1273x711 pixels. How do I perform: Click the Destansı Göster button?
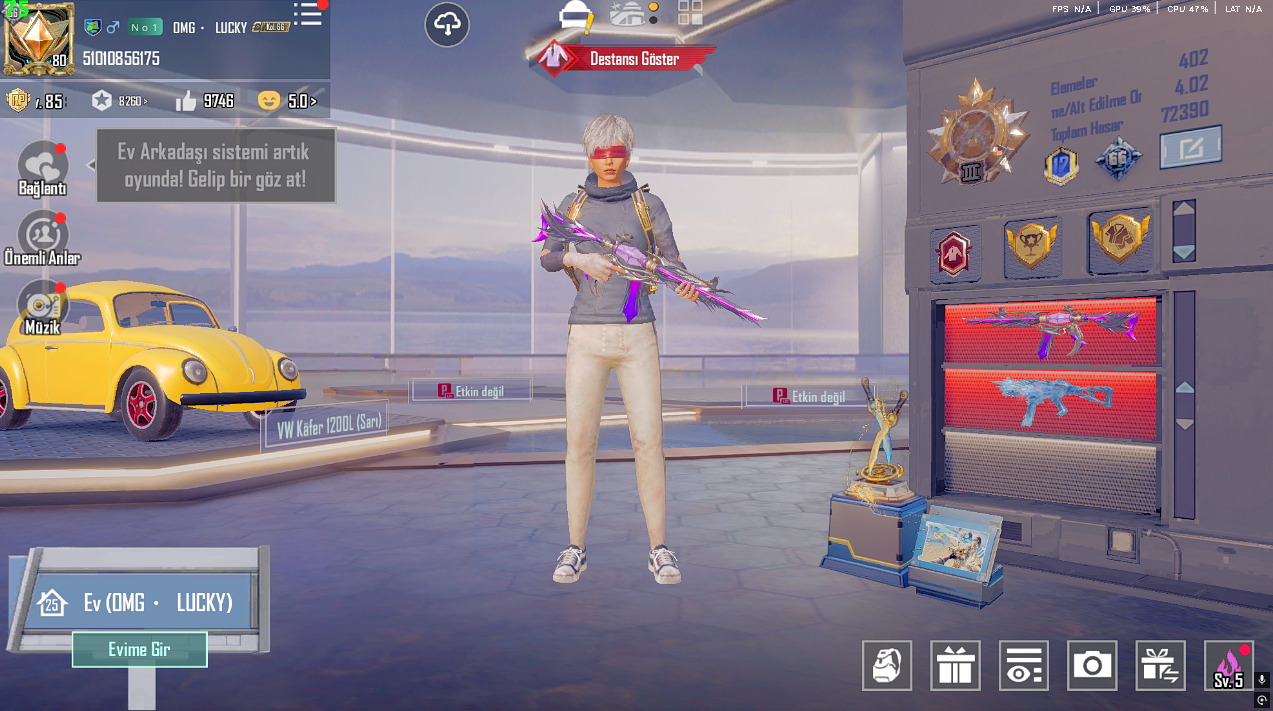coord(622,59)
